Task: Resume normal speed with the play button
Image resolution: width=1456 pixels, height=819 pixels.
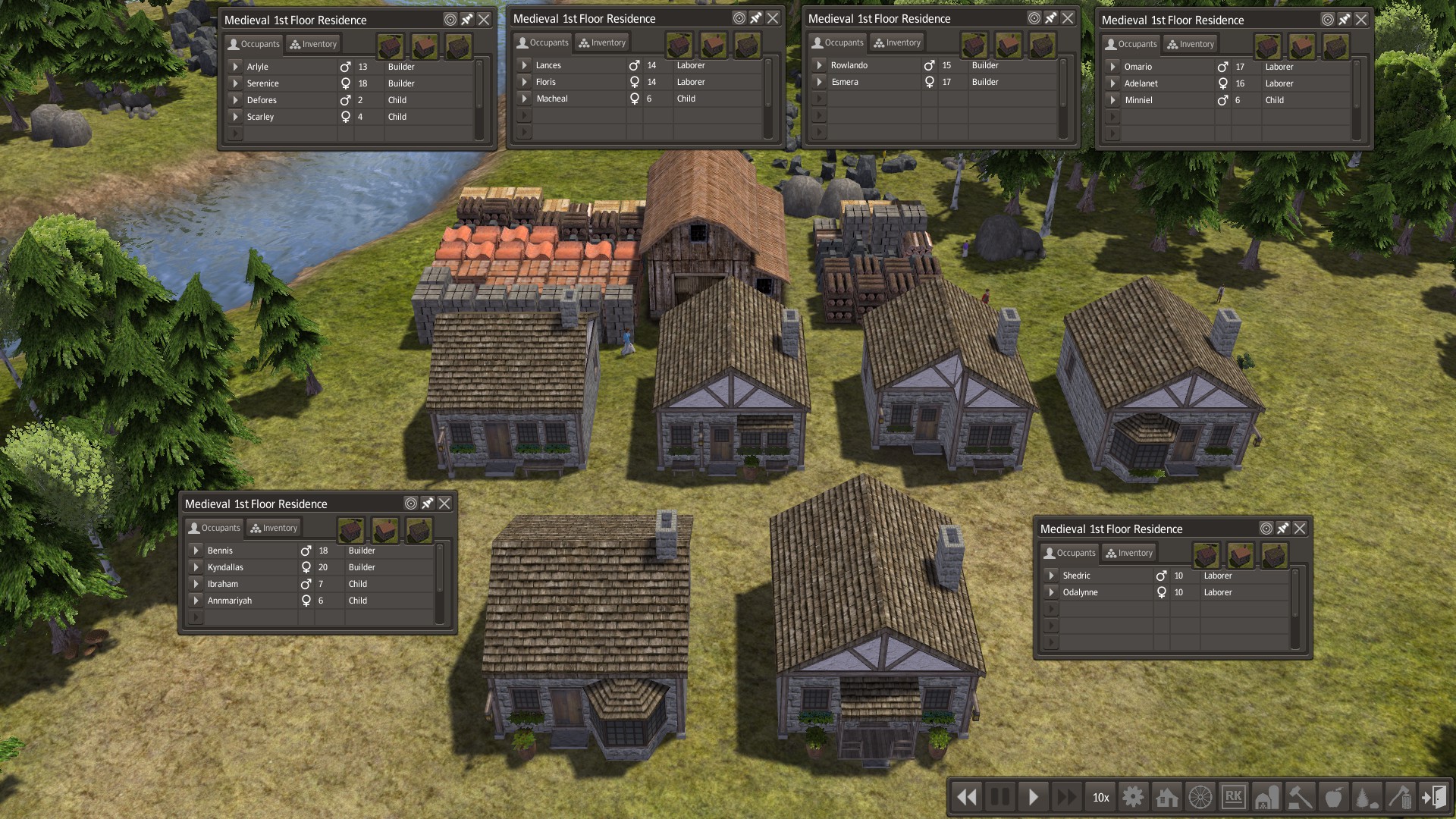Action: click(x=1034, y=797)
